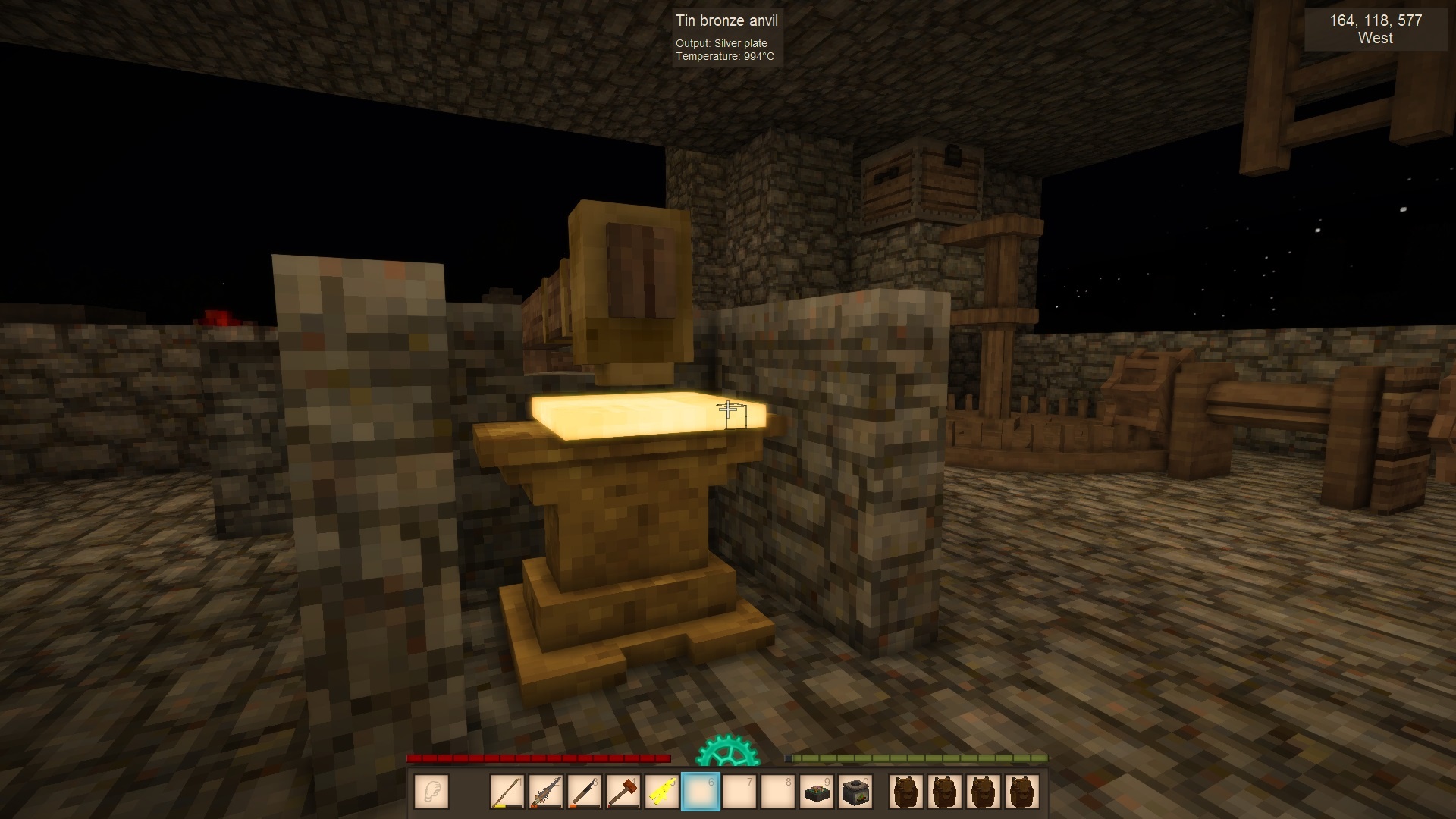Equip the hammer in slot 4
The image size is (1456, 819).
pyautogui.click(x=623, y=792)
